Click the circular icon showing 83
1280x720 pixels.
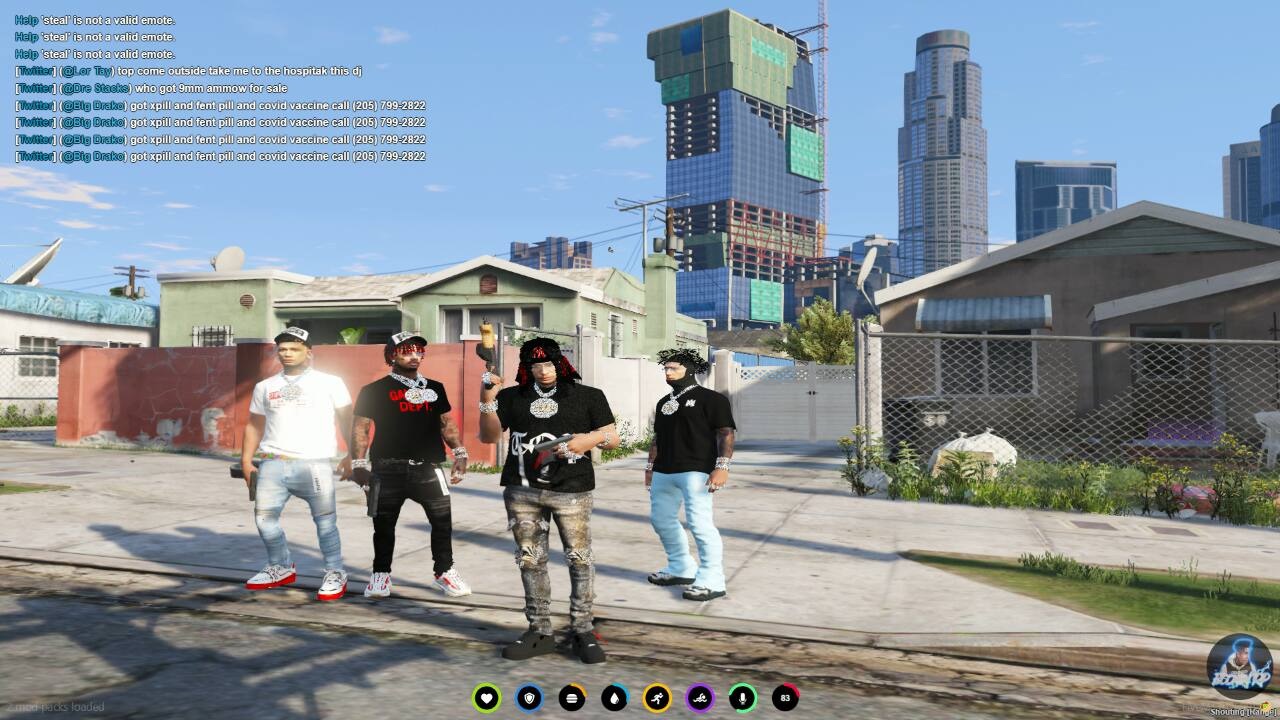point(785,698)
